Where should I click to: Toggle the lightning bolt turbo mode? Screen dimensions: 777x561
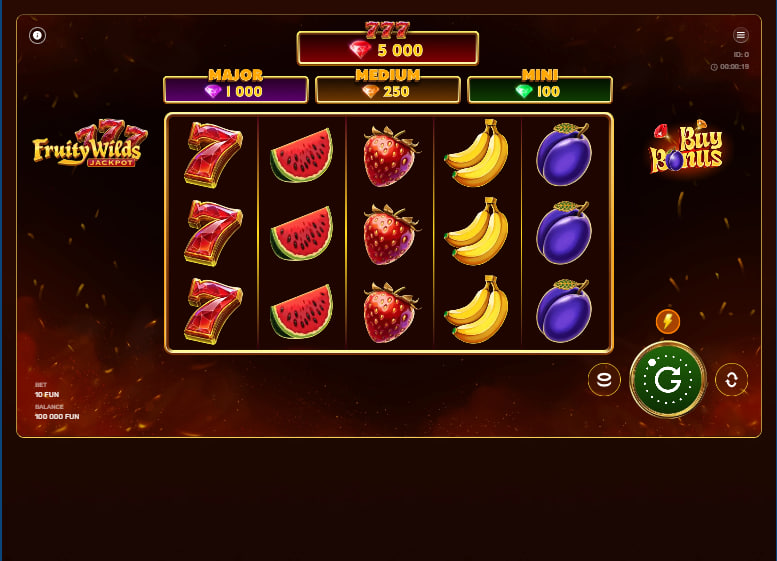pos(668,321)
